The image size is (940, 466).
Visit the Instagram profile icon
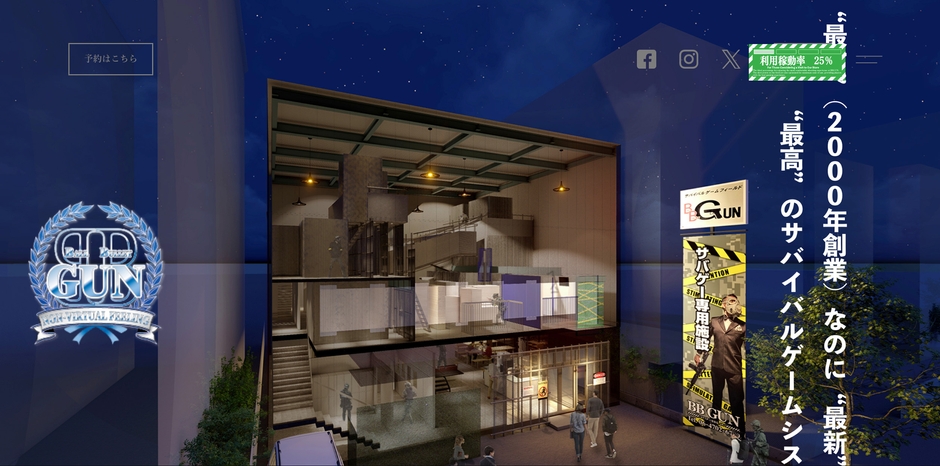[x=689, y=59]
